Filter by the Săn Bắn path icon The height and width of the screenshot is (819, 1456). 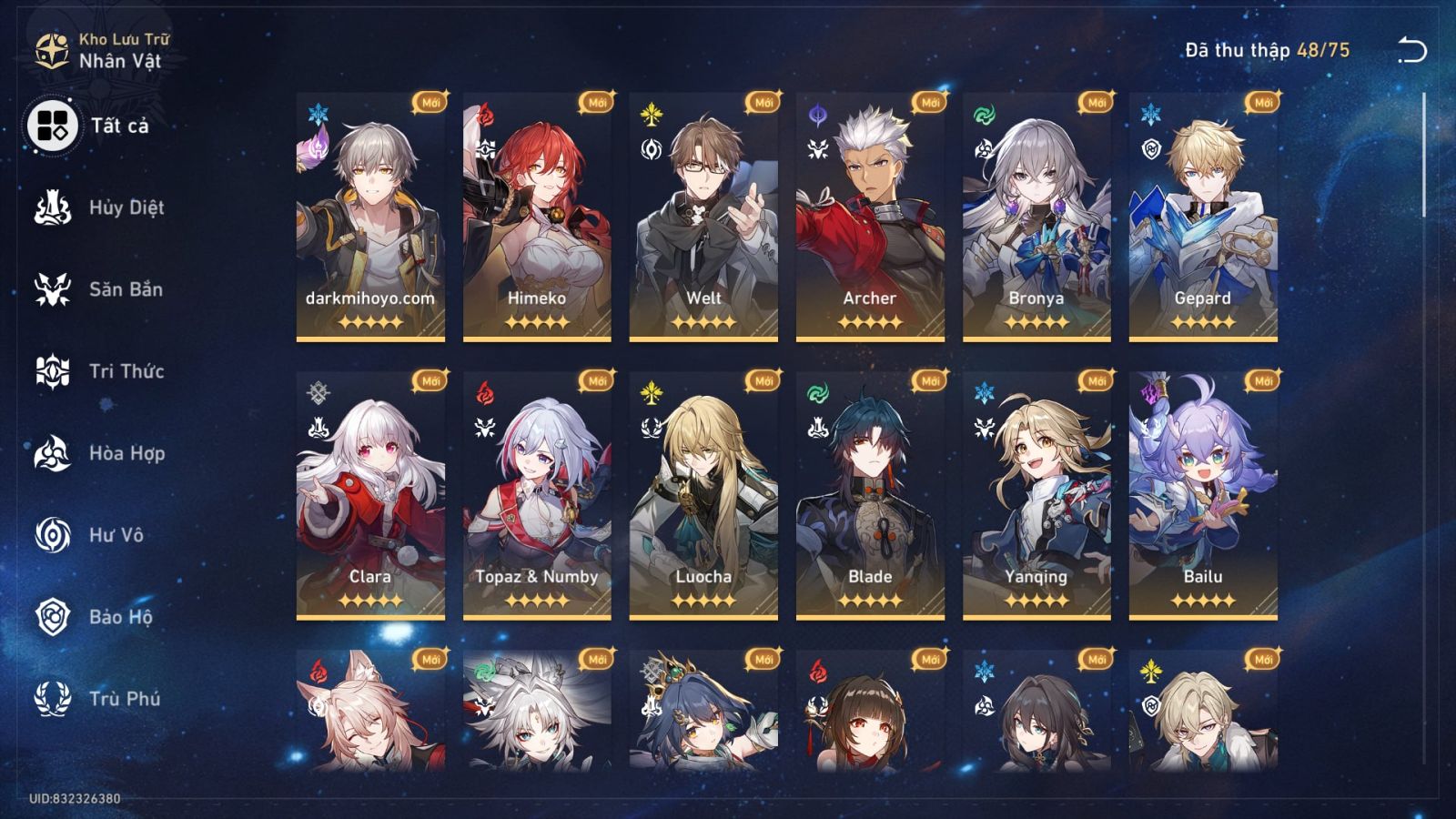pyautogui.click(x=53, y=289)
